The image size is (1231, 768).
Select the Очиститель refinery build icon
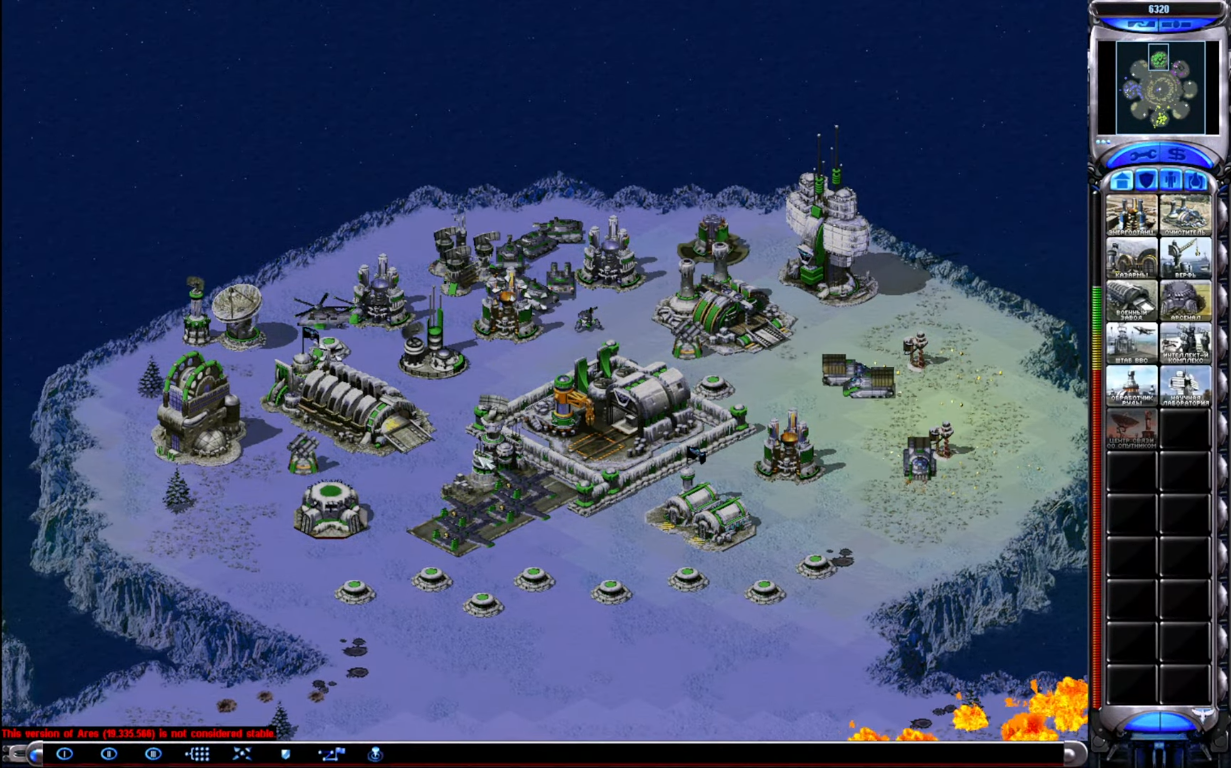1185,215
